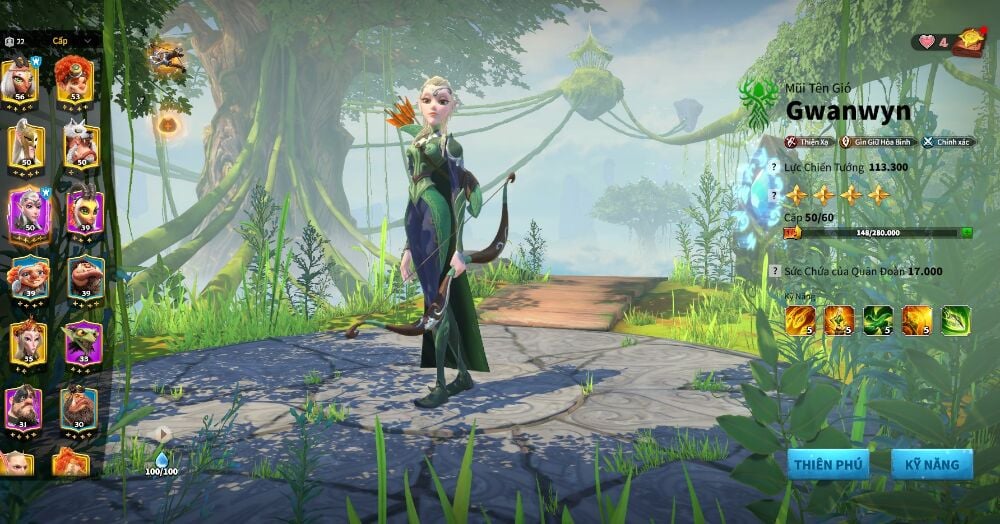
Task: Select the rightmost green bow skill icon
Action: click(955, 320)
